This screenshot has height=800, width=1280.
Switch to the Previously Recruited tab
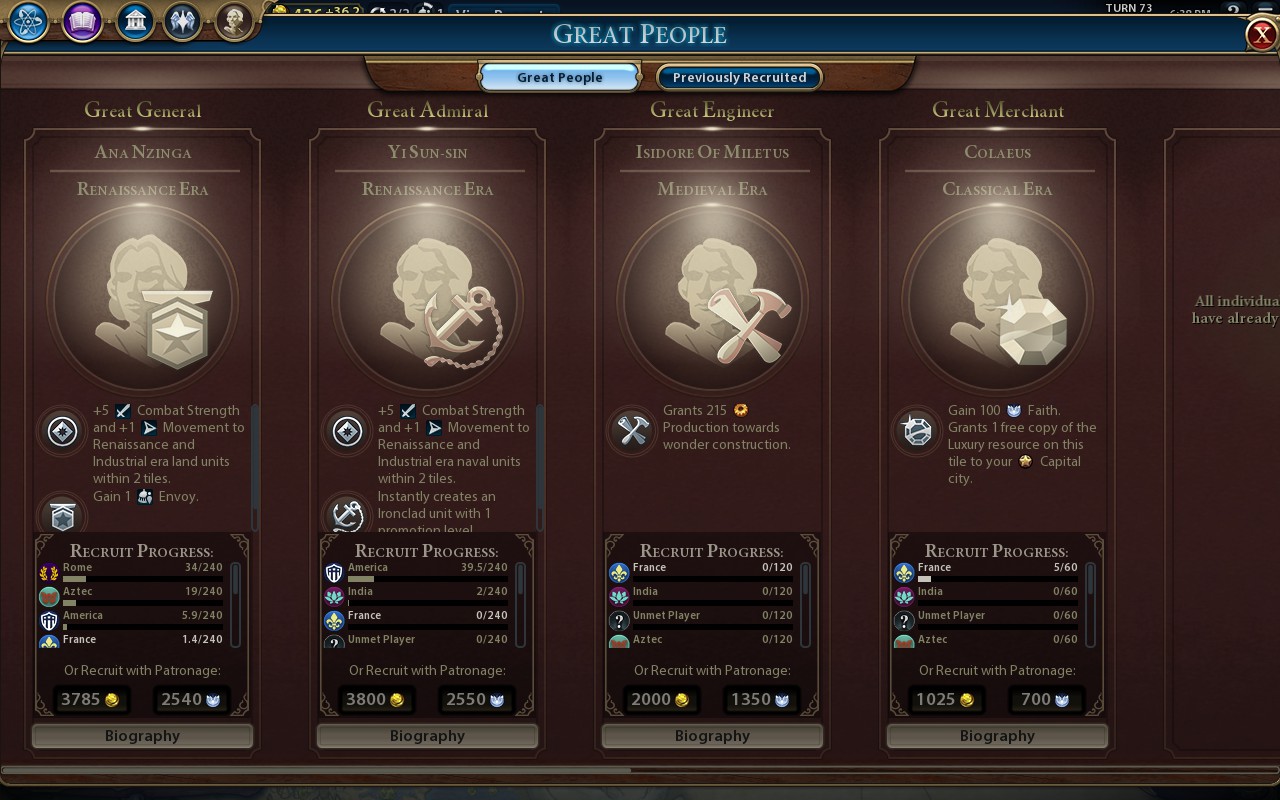tap(739, 77)
